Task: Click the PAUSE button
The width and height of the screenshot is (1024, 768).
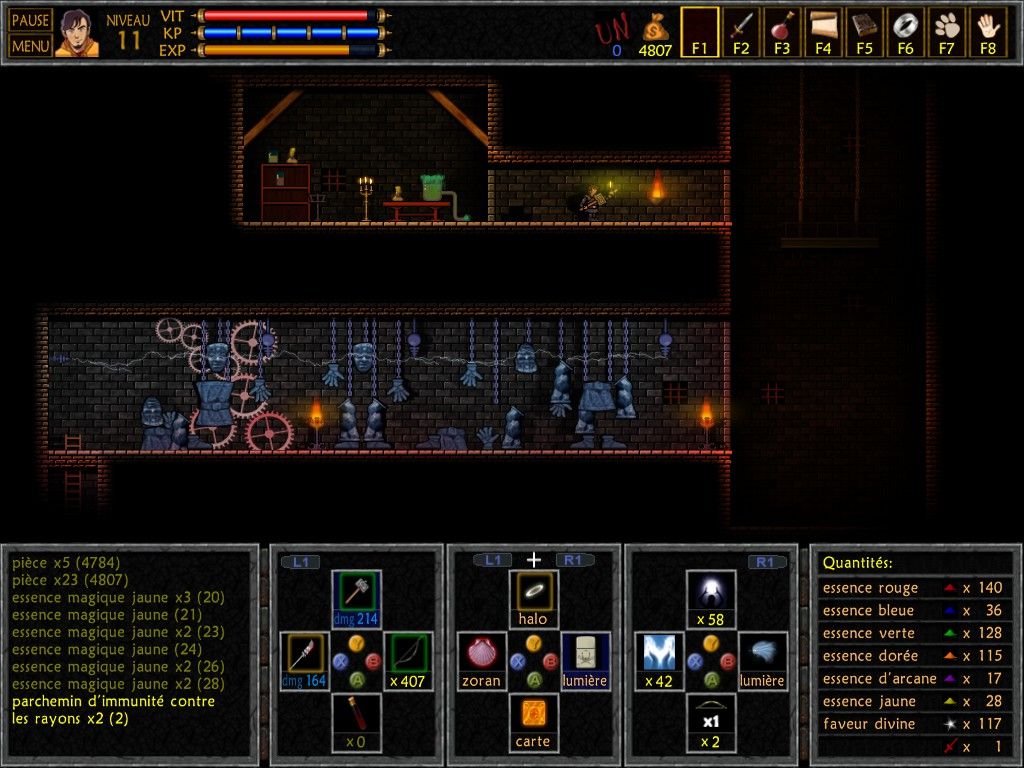Action: (30, 21)
